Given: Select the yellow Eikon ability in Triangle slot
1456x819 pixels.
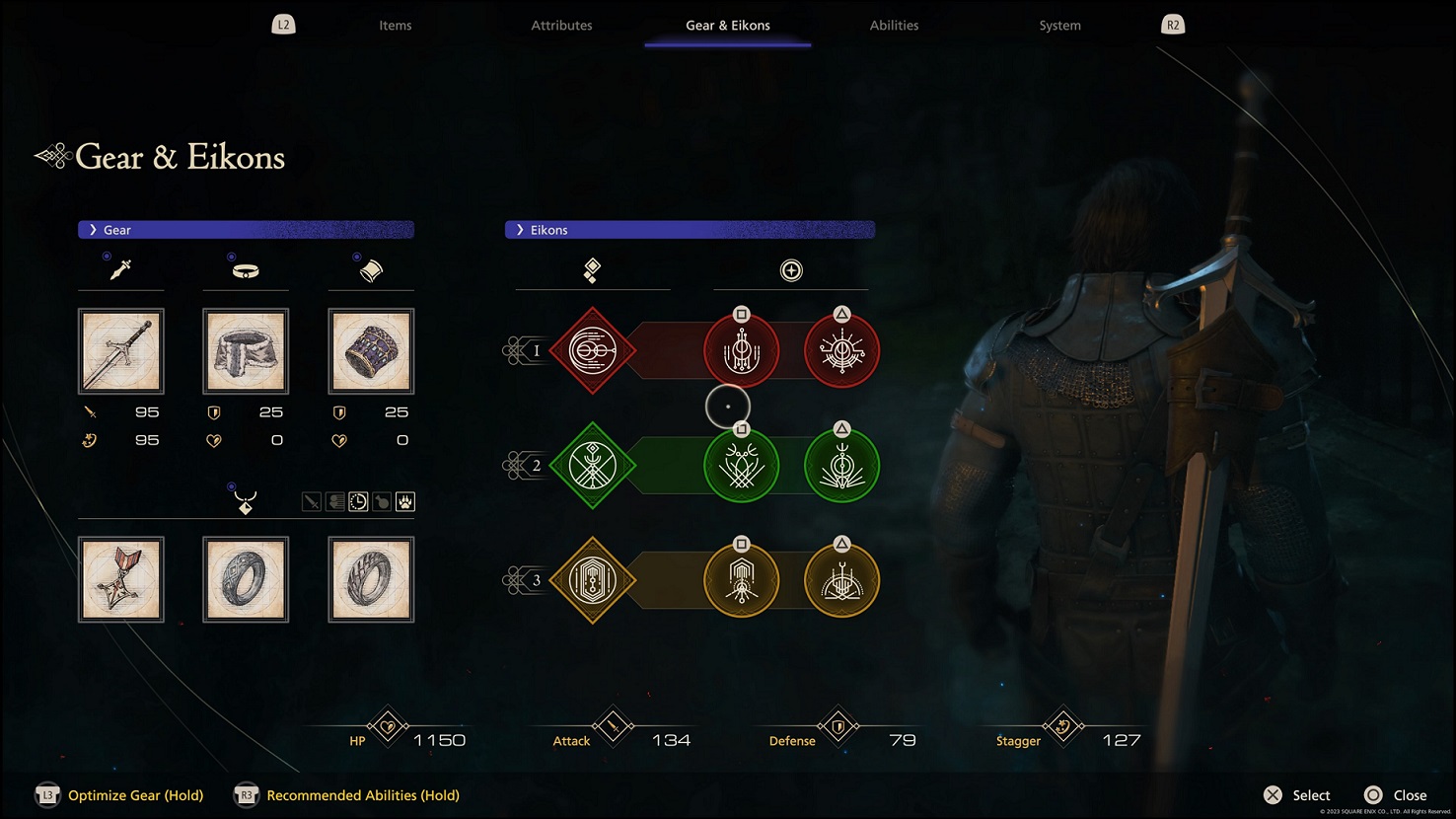Looking at the screenshot, I should click(840, 580).
